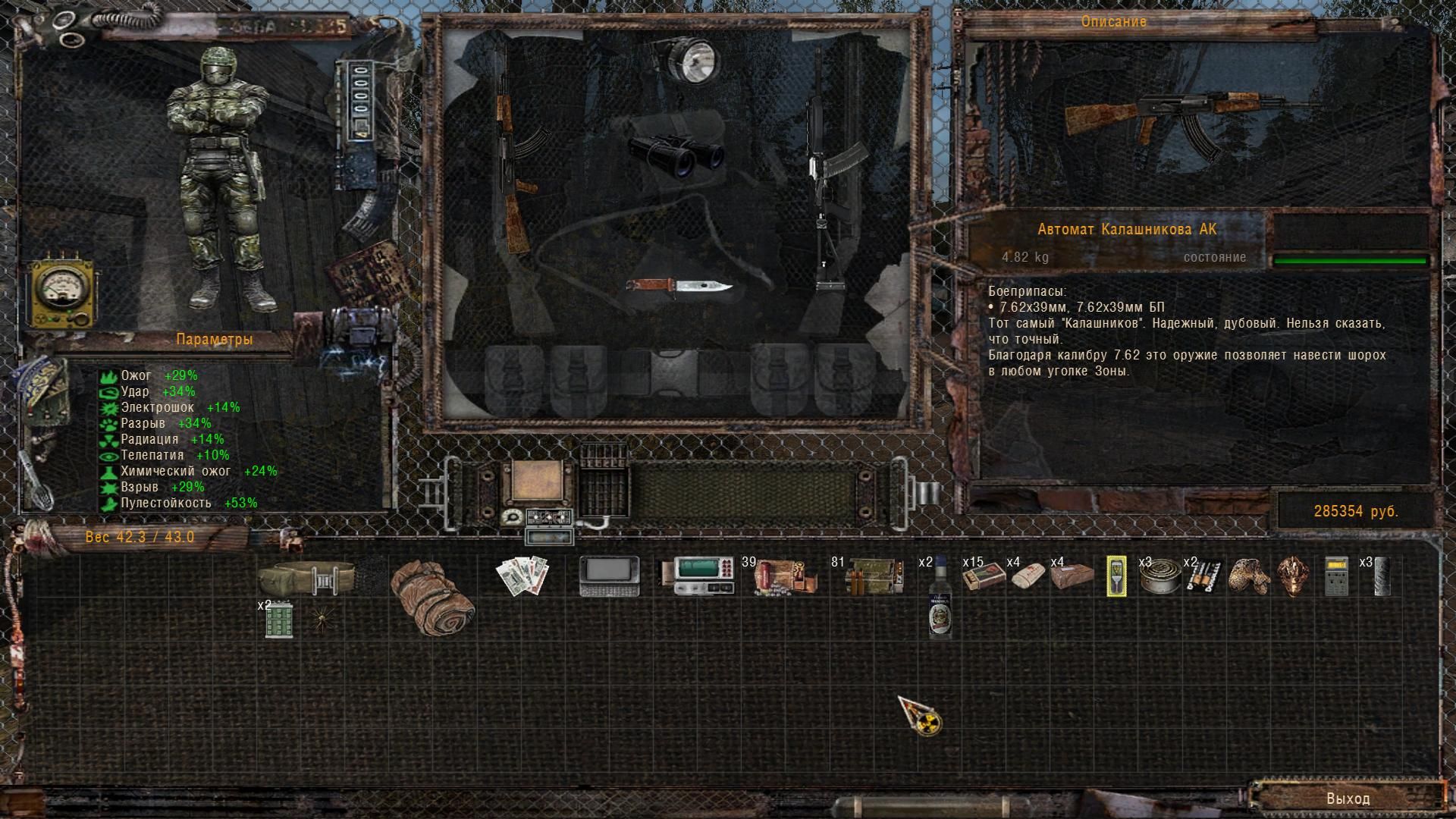Select the green-screen detector device
The image size is (1456, 819).
click(697, 576)
